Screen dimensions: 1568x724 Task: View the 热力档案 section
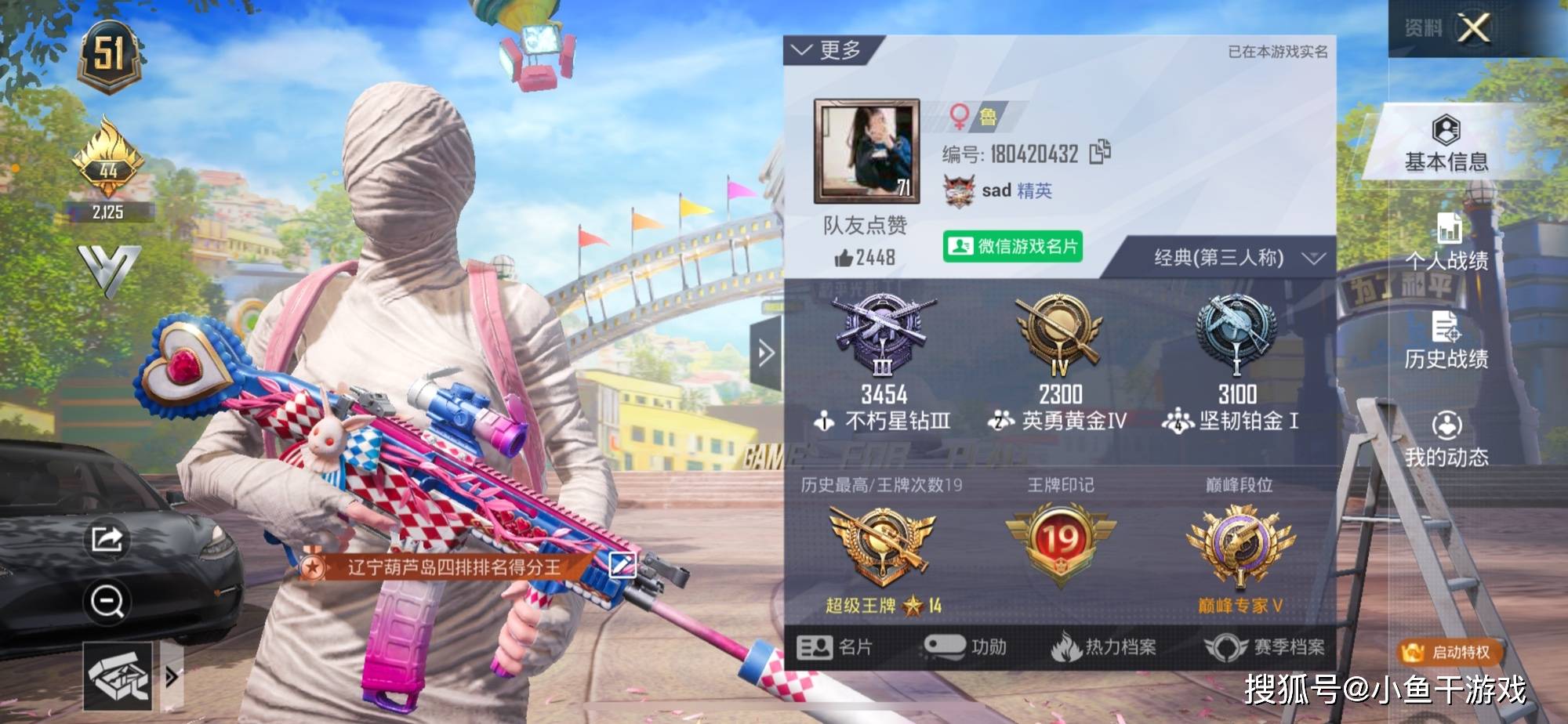coord(1104,647)
